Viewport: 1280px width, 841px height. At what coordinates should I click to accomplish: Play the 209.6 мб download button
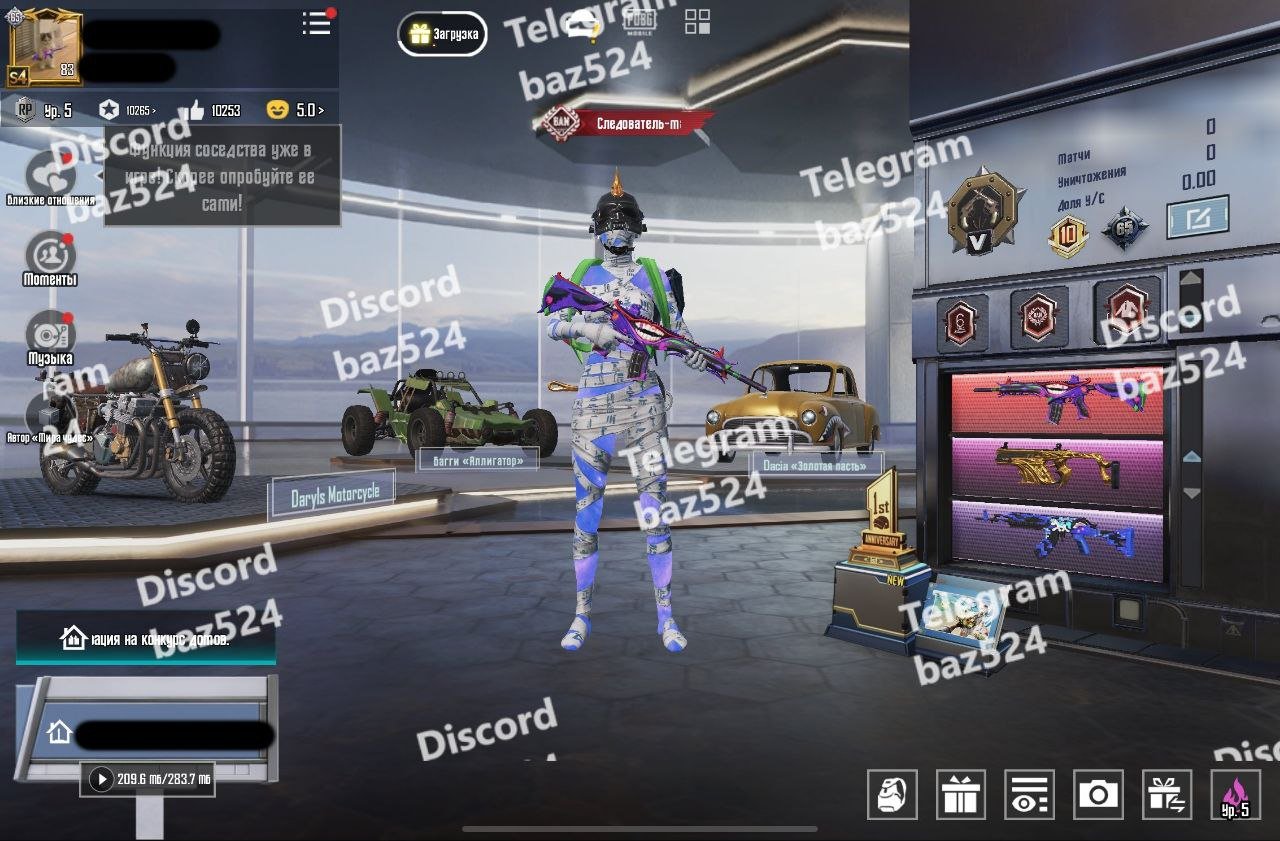102,779
